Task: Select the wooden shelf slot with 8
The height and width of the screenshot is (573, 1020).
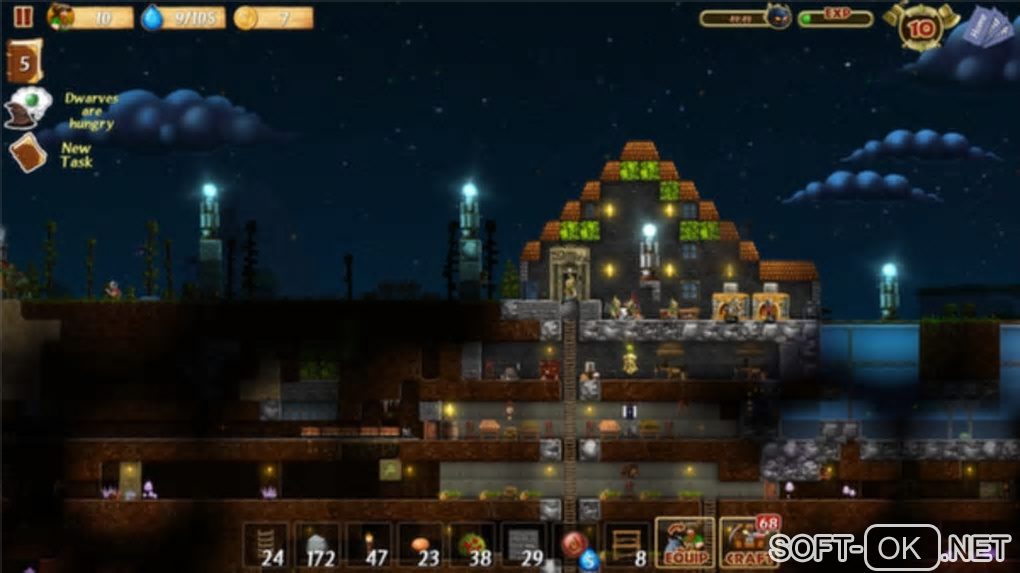Action: coord(627,544)
